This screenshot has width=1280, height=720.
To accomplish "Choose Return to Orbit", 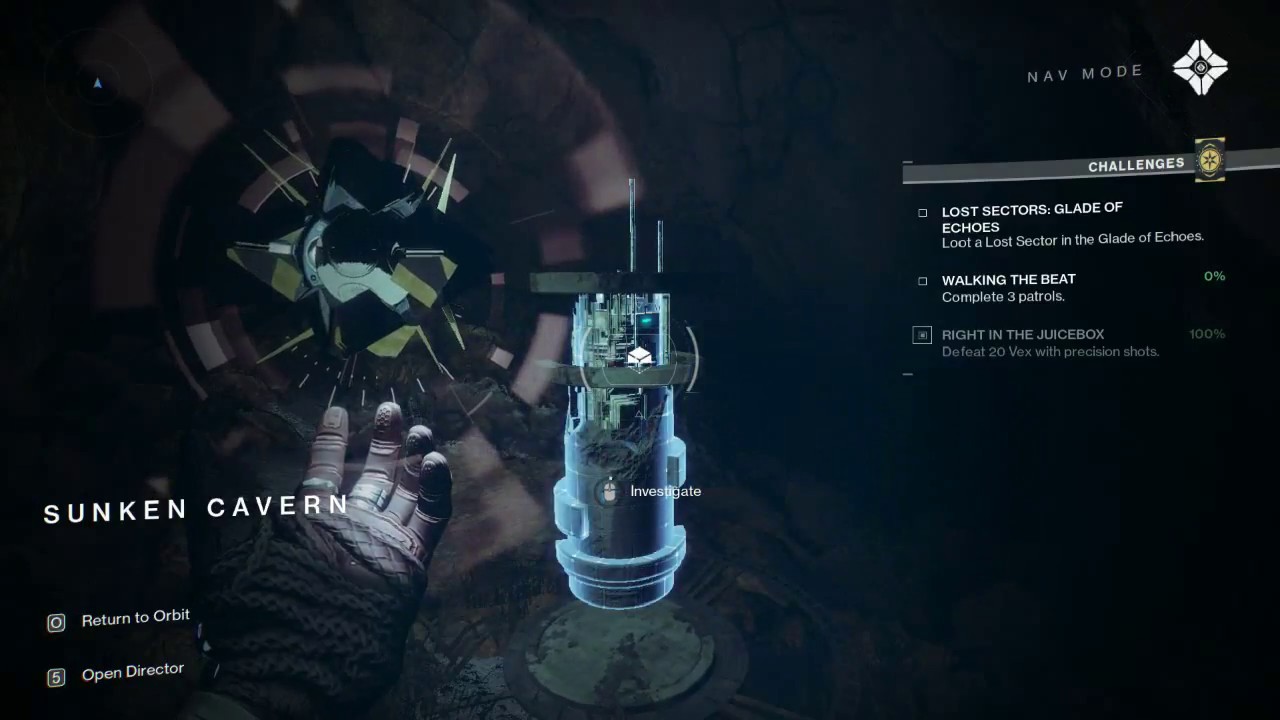I will [x=135, y=618].
